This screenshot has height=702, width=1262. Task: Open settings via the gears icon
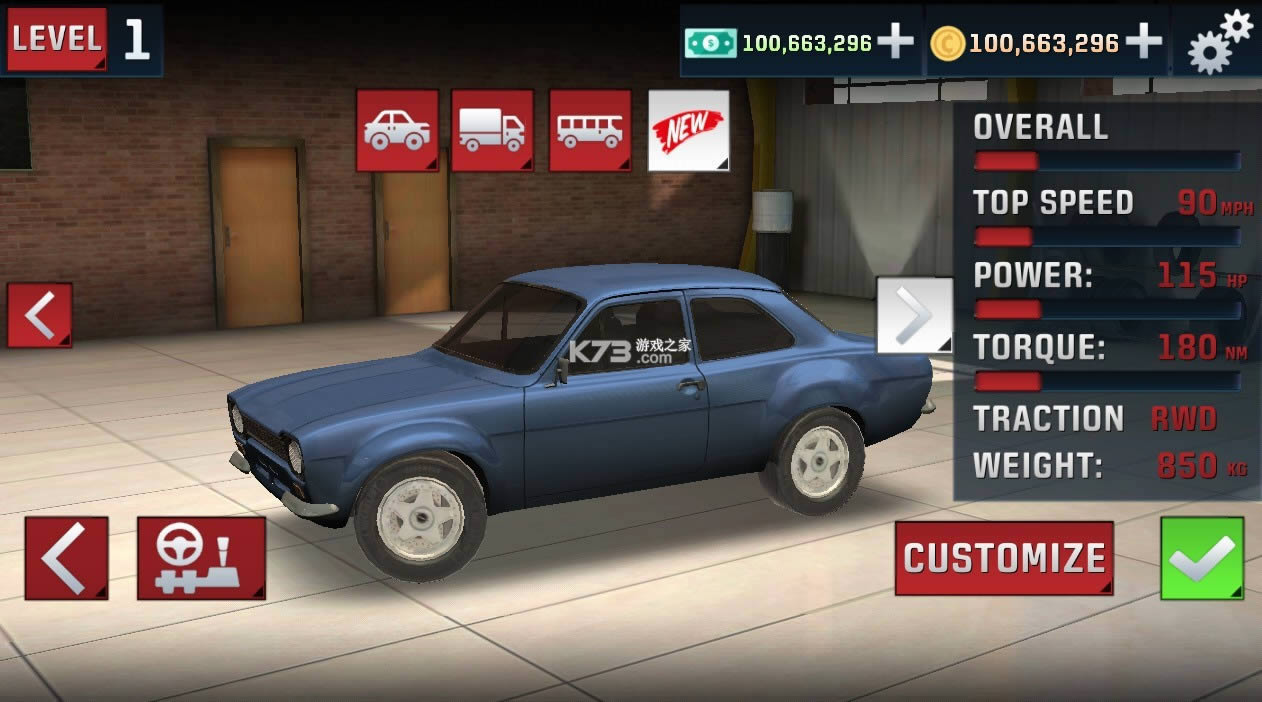[x=1219, y=41]
